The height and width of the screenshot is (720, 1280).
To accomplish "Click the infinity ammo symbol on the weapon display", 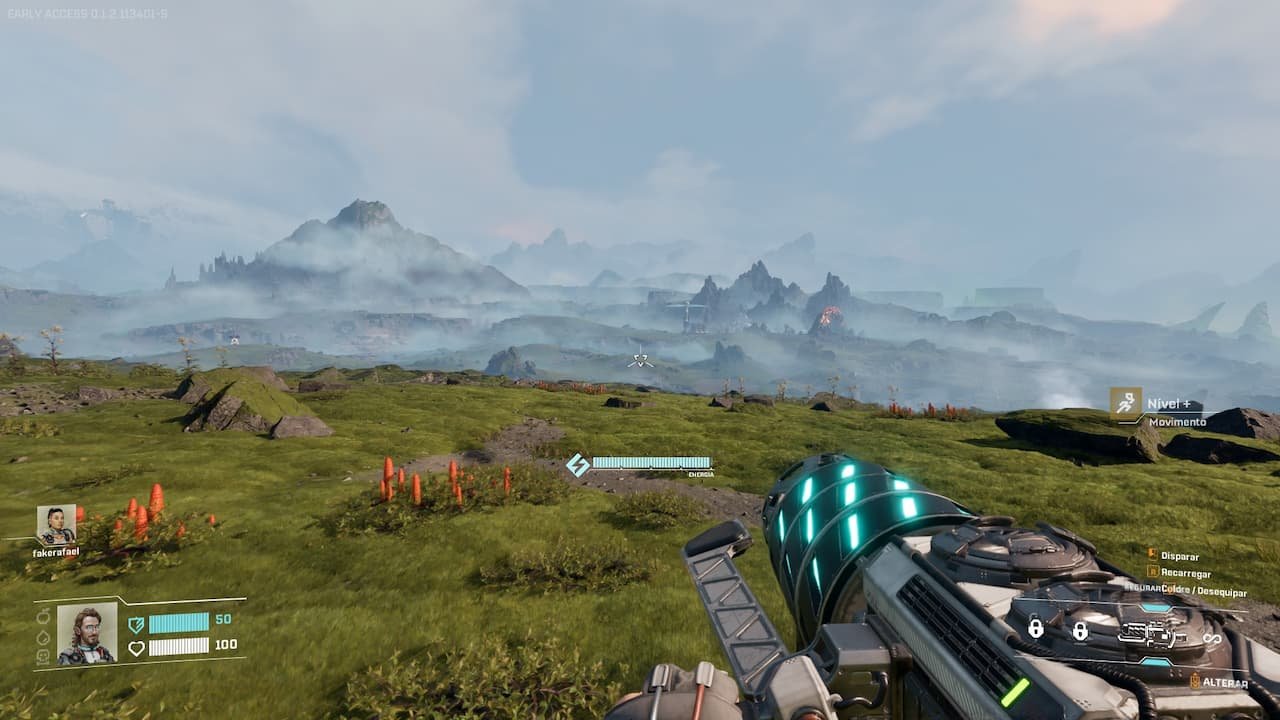I will tap(1210, 637).
